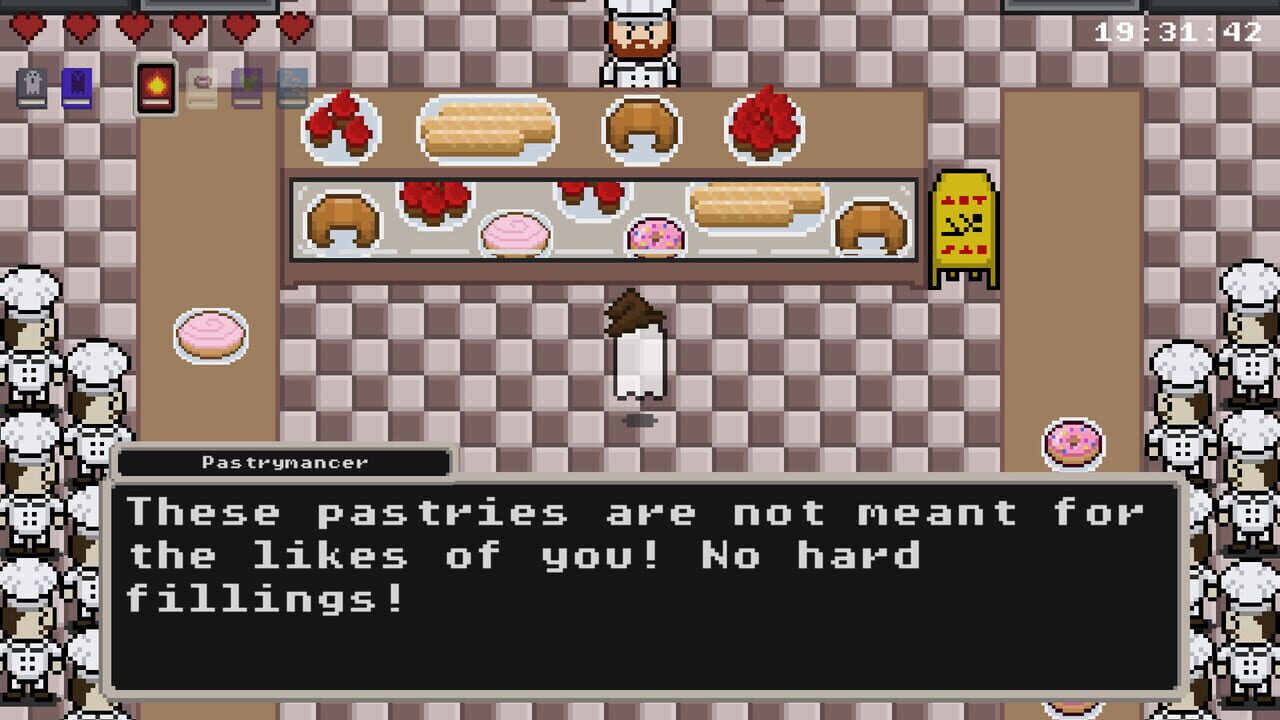Select the green plant spell book icon
Image resolution: width=1280 pixels, height=720 pixels.
(245, 85)
